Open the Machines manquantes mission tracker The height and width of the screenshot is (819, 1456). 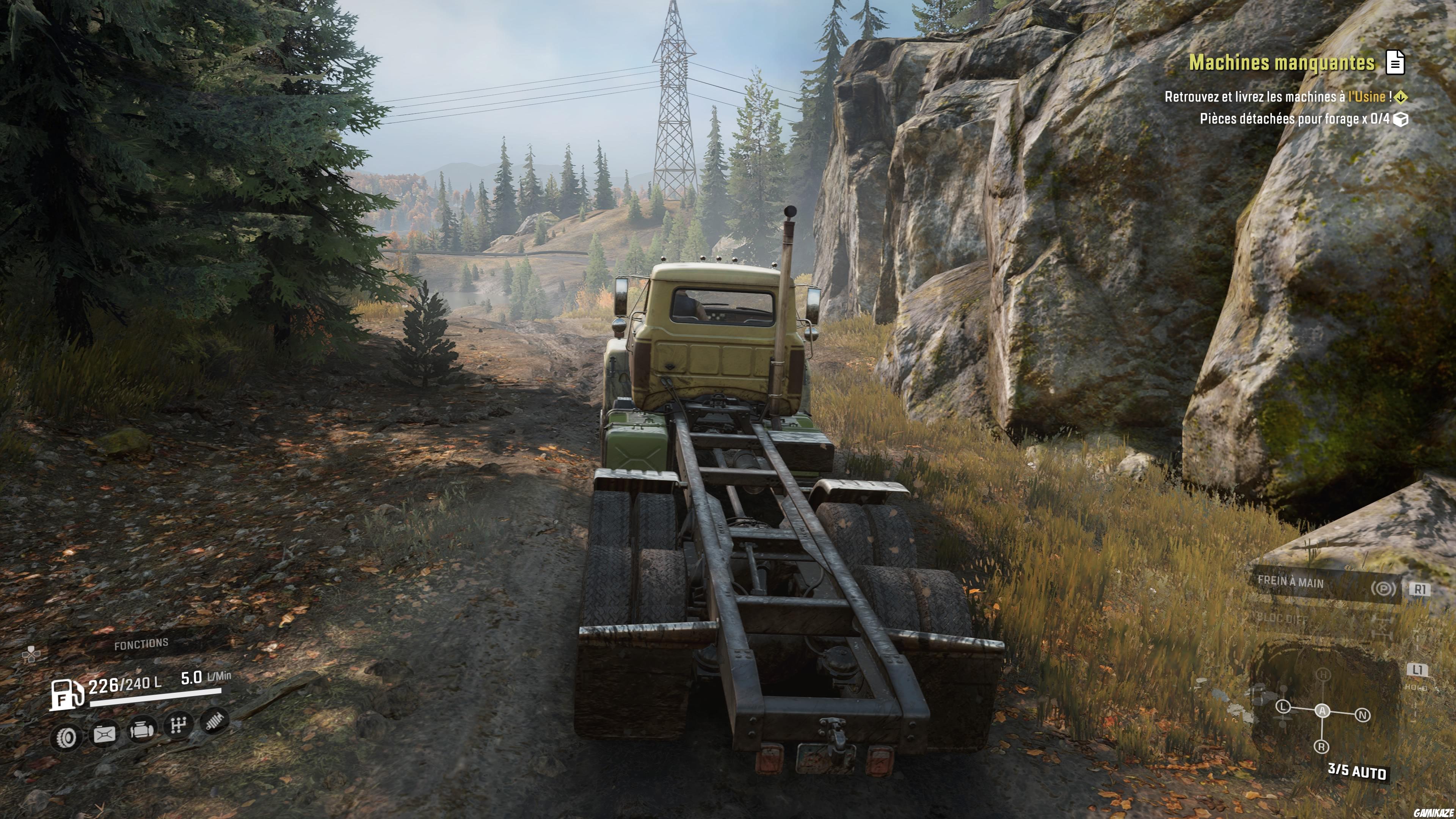click(x=1281, y=63)
